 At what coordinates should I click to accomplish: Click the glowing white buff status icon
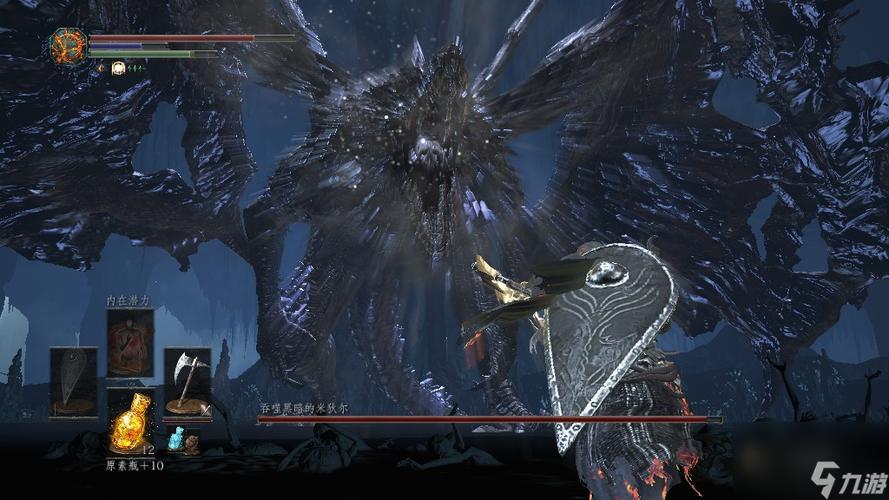(x=118, y=68)
